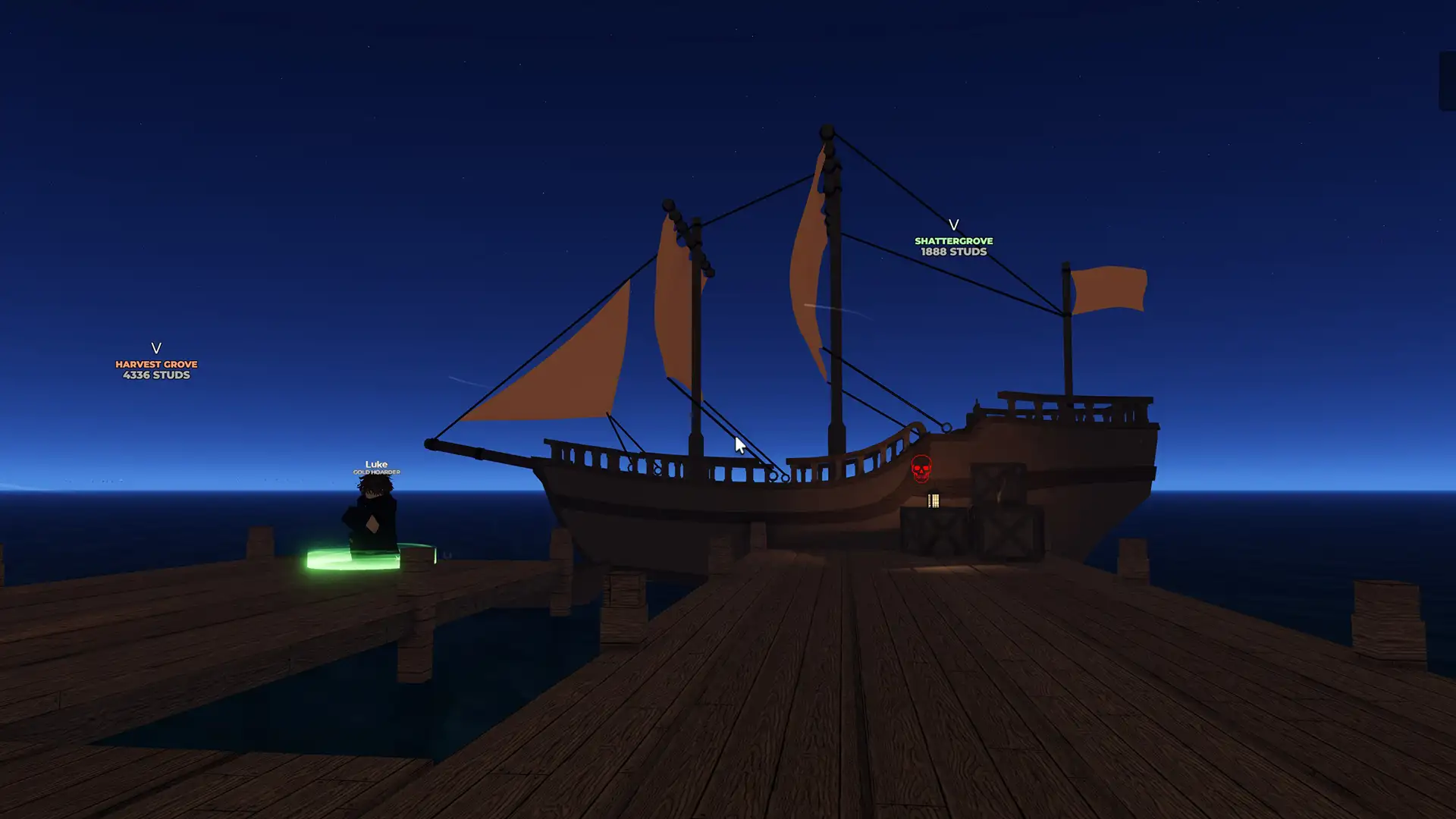This screenshot has height=819, width=1456.
Task: Select the Harvest Grove waypoint marker
Action: click(156, 362)
